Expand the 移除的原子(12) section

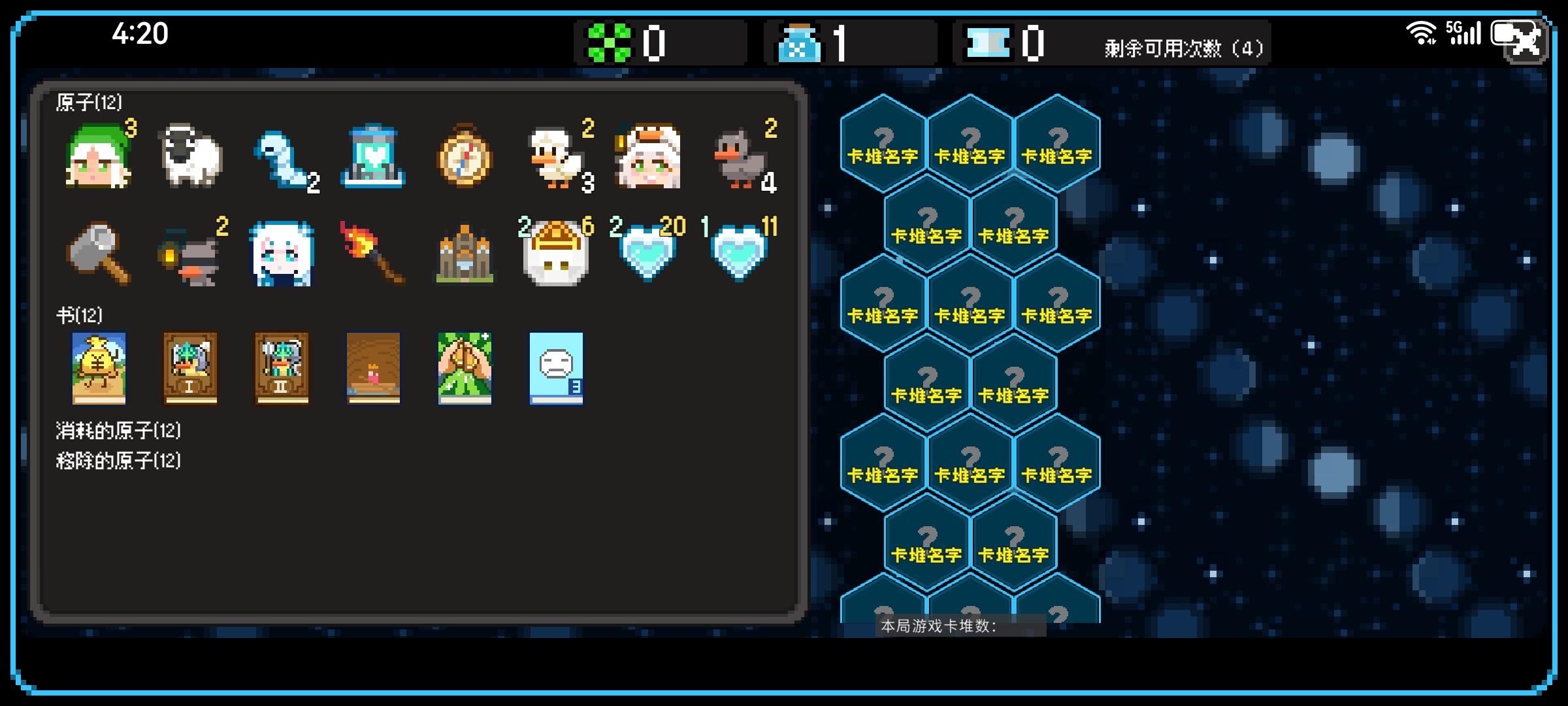[x=118, y=460]
